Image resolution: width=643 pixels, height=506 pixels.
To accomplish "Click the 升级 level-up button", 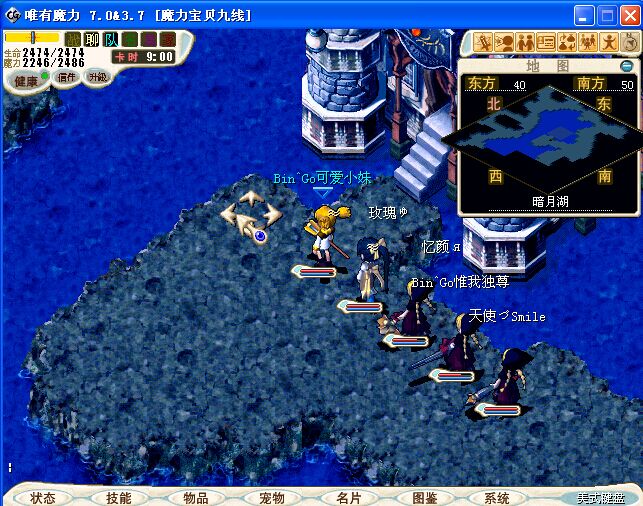I will (x=97, y=76).
